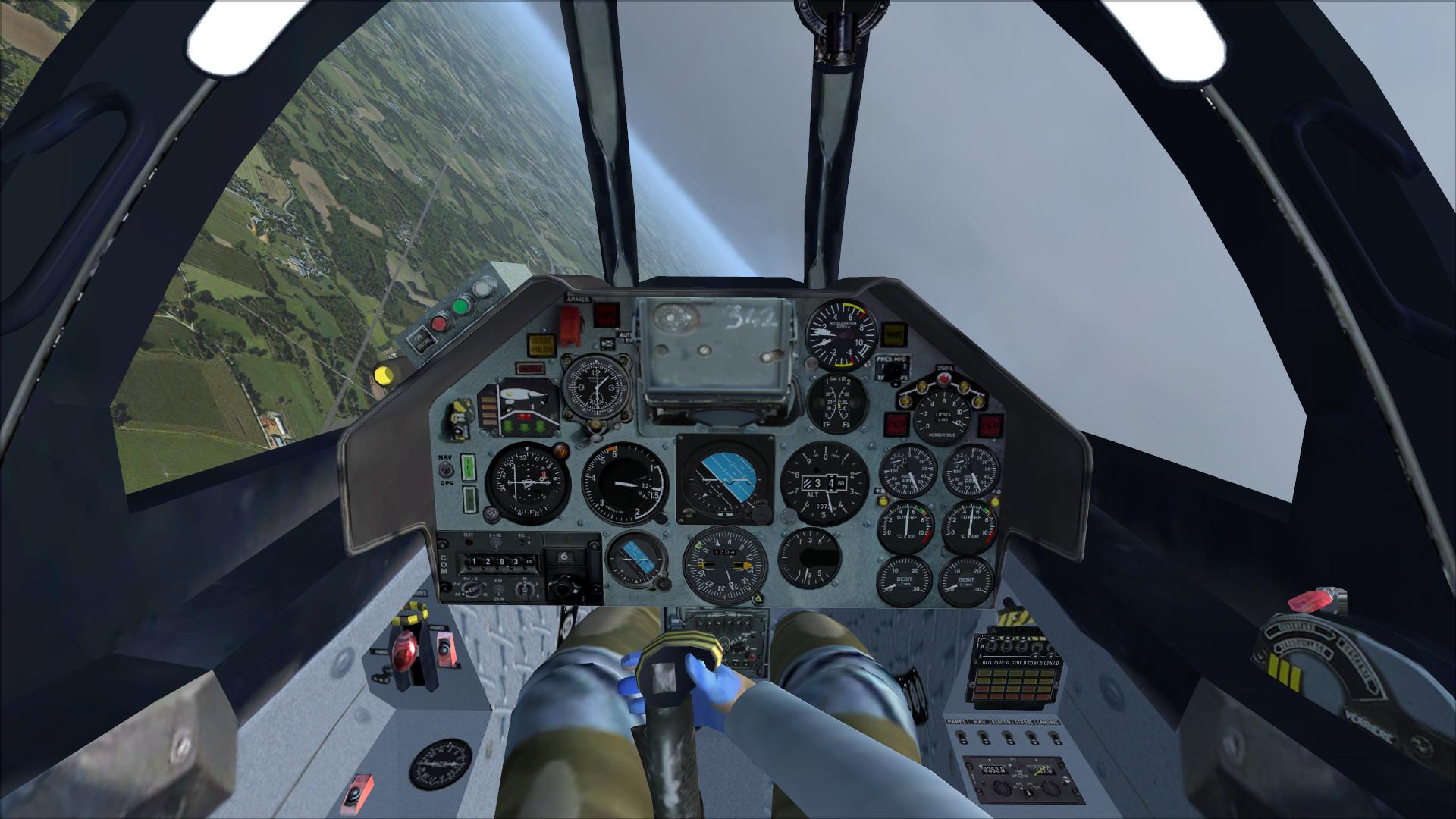Push the yellow round button

384,374
